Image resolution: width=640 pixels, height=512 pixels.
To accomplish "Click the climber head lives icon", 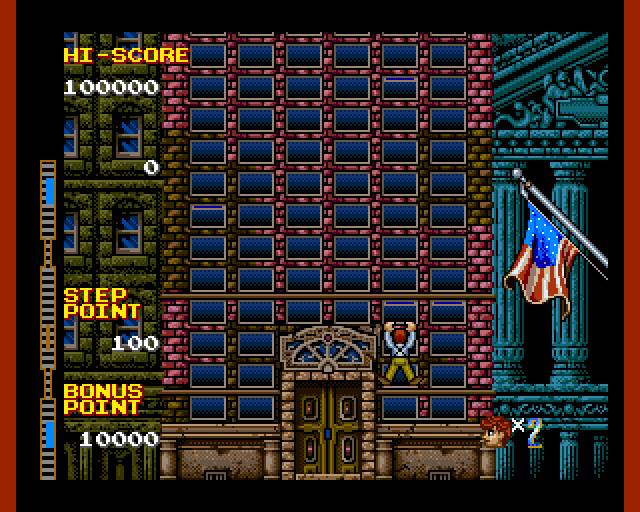I will (x=494, y=430).
